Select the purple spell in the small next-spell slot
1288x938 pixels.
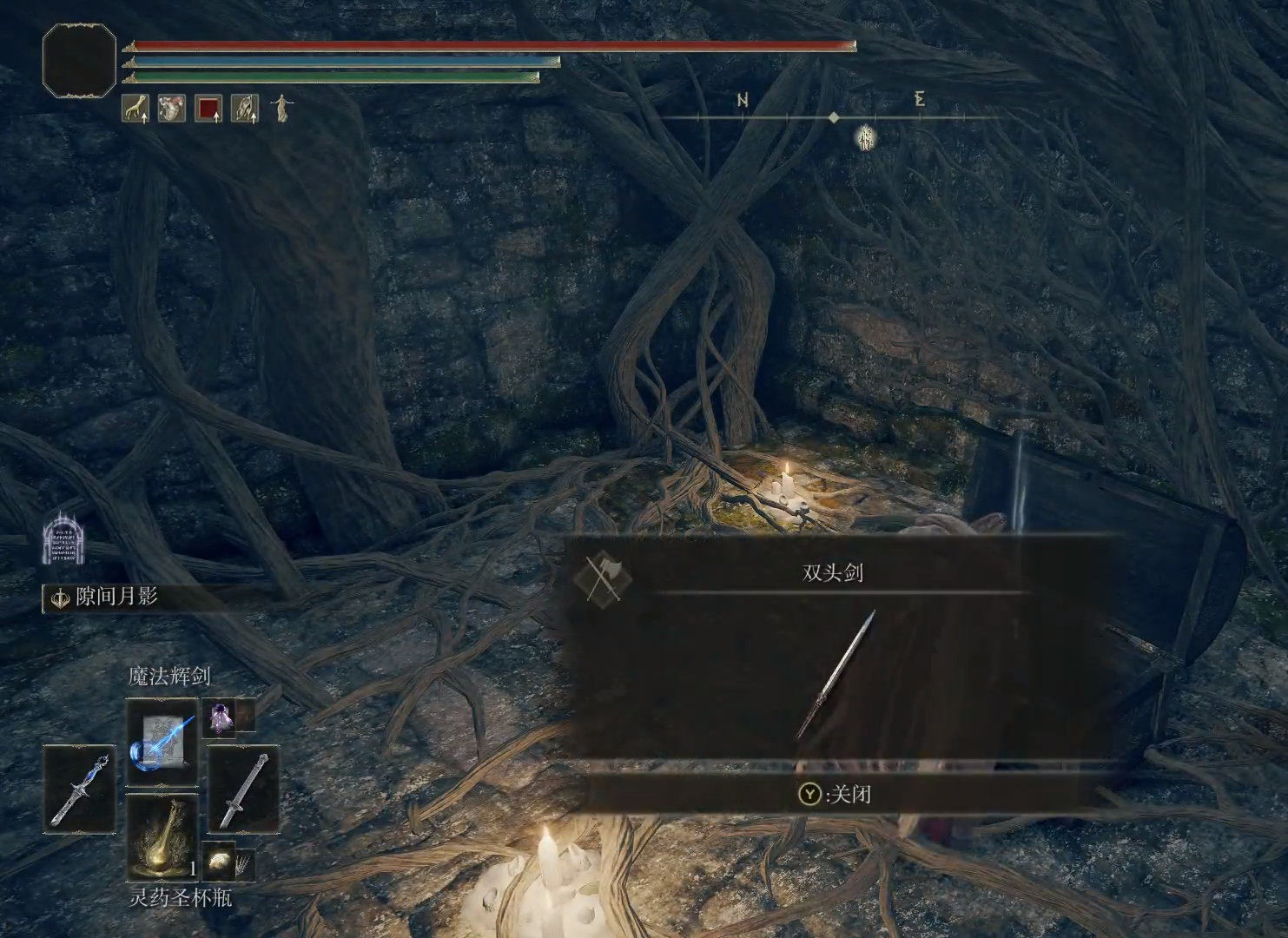pyautogui.click(x=220, y=717)
